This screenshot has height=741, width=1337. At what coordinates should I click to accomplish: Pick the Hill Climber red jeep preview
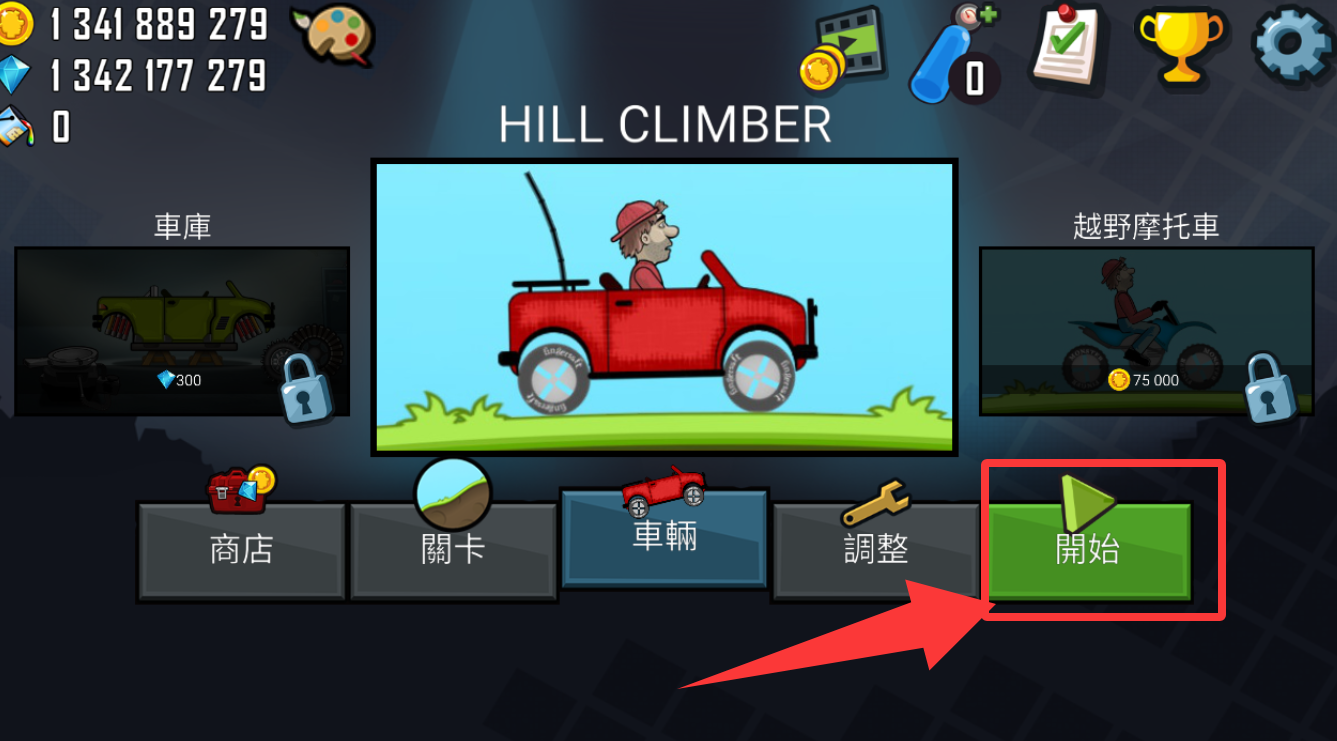point(664,307)
